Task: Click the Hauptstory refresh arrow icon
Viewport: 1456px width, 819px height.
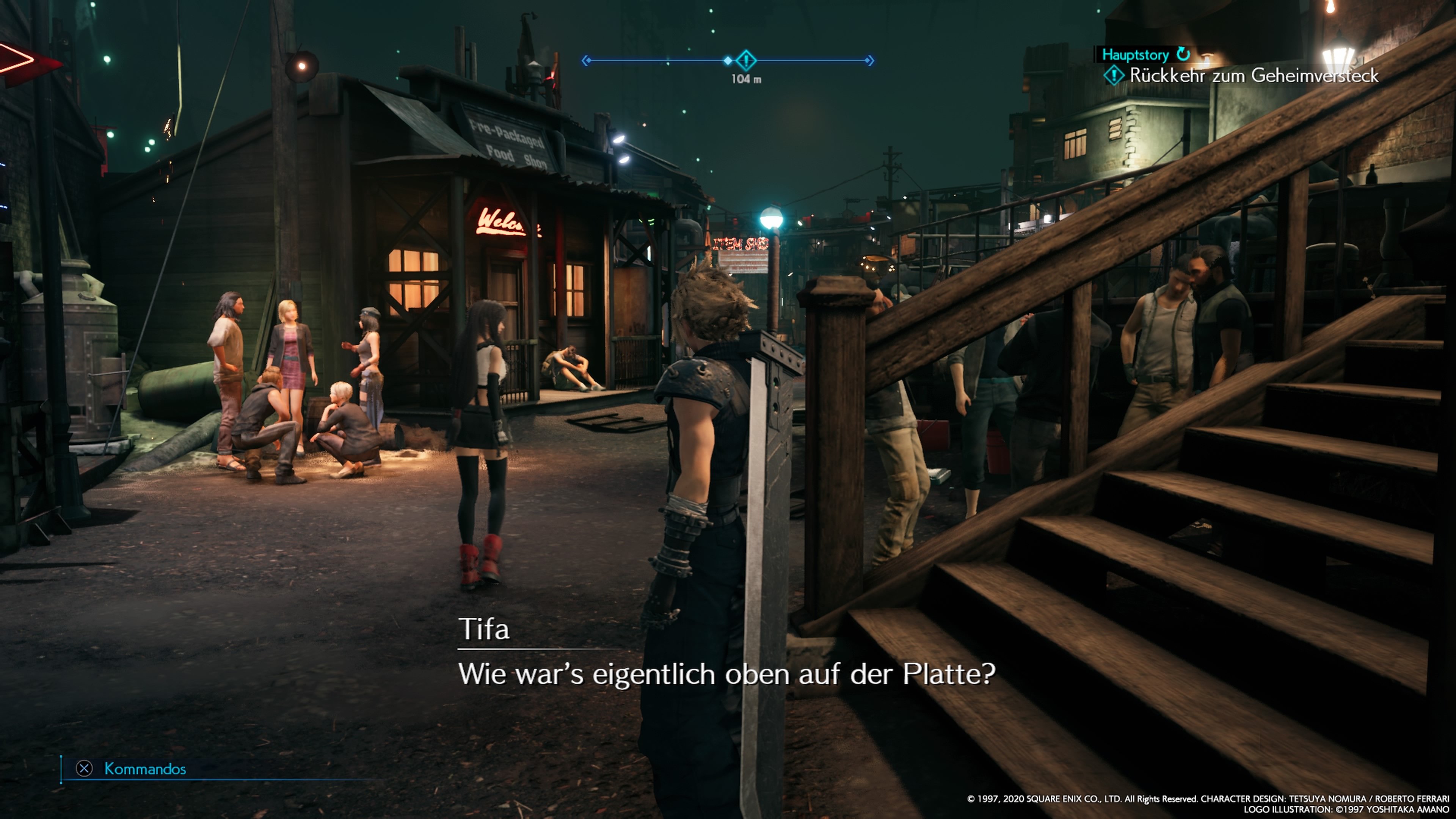Action: pos(1183,54)
